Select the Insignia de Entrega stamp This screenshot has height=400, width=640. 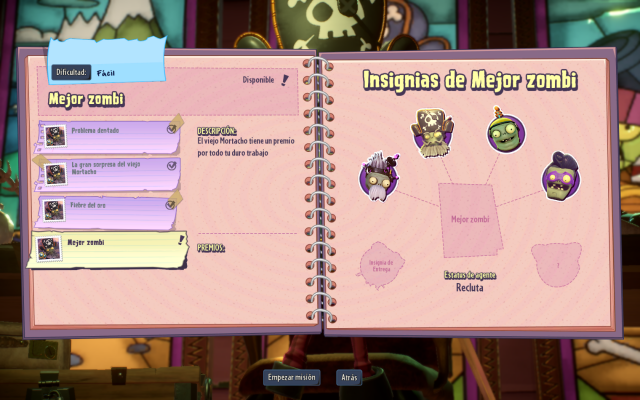(382, 262)
